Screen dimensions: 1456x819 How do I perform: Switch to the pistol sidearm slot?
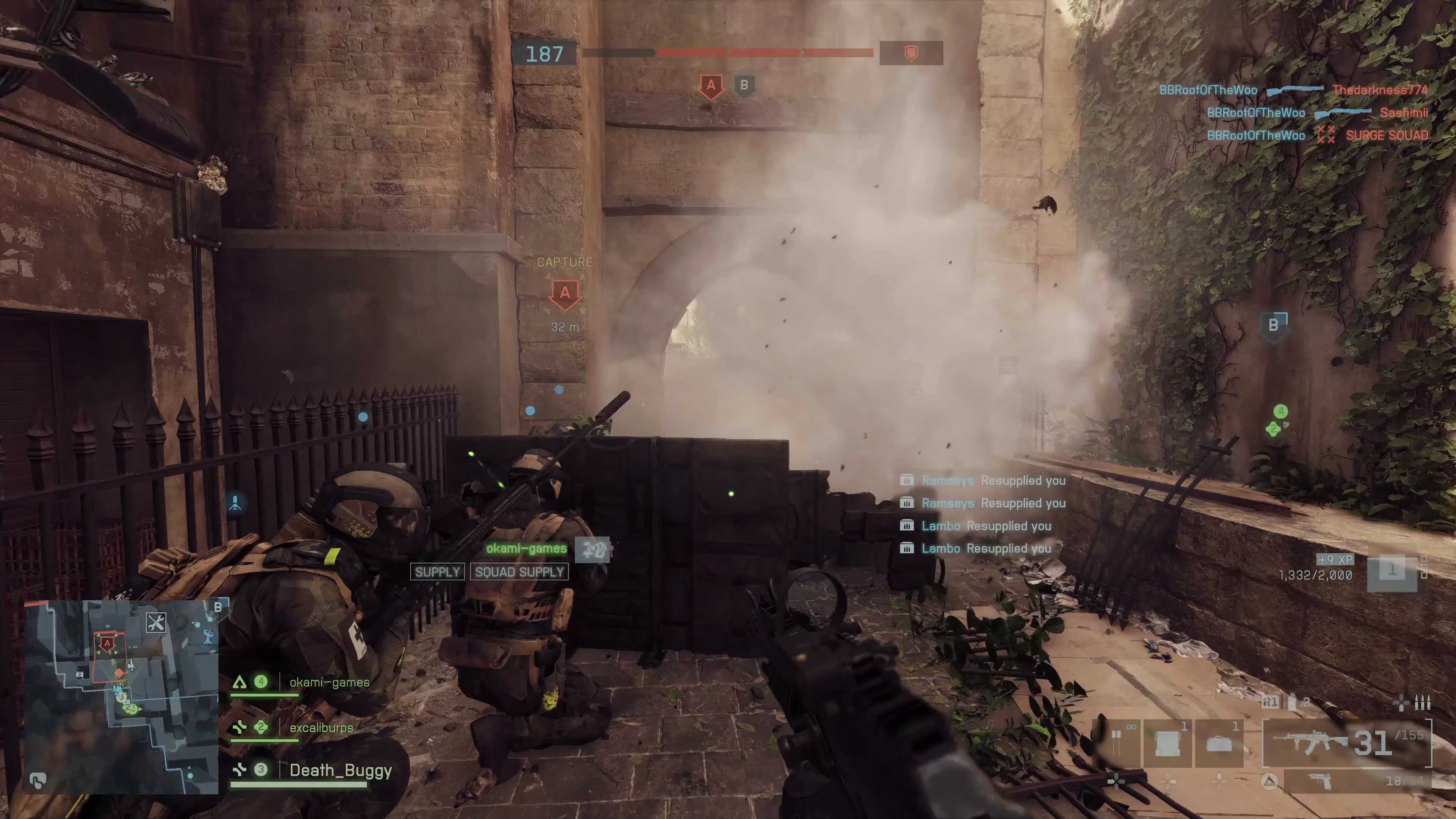coord(1357,781)
